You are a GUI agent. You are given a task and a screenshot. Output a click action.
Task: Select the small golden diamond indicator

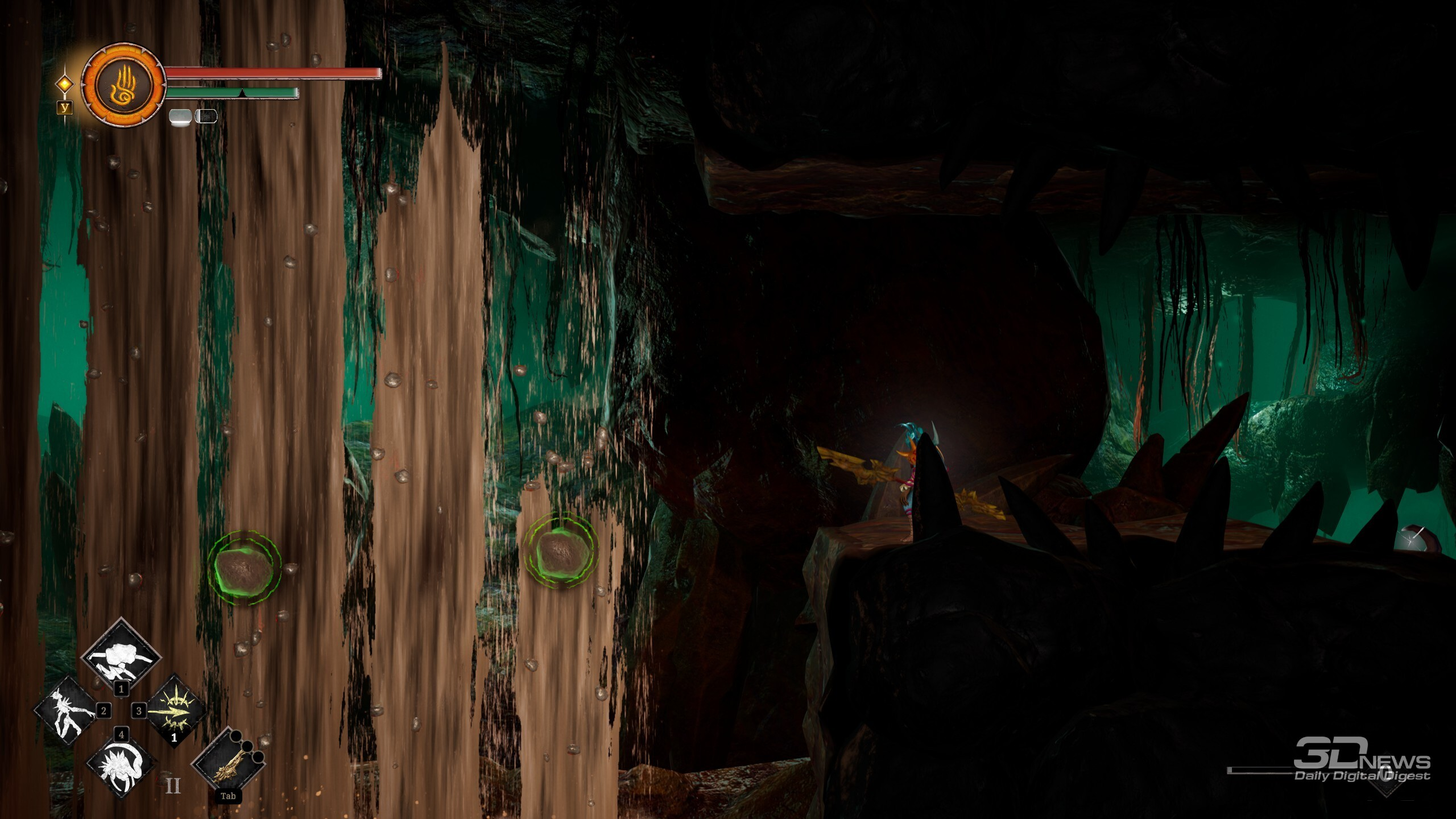tap(65, 84)
